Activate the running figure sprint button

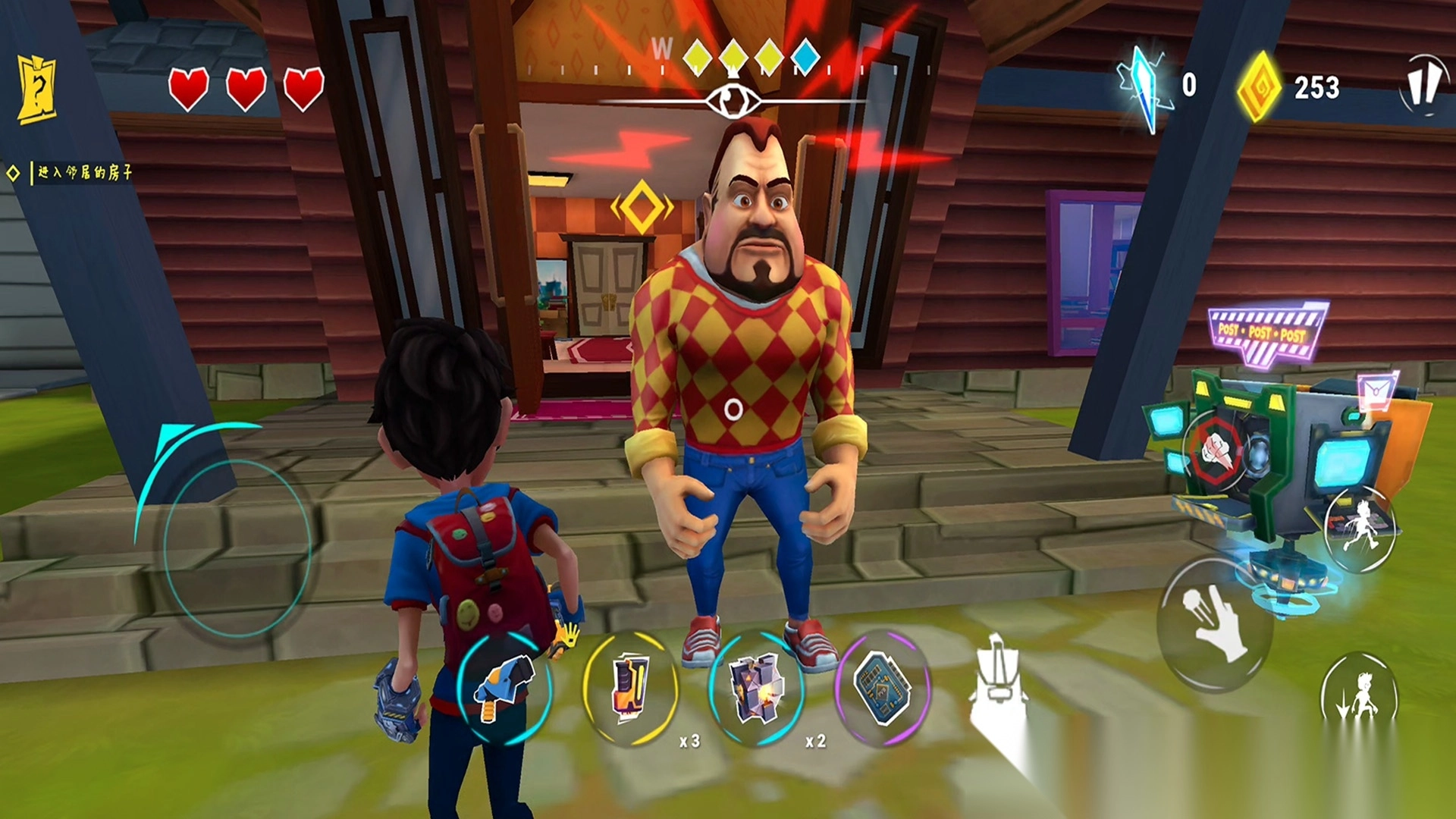coord(1360,525)
